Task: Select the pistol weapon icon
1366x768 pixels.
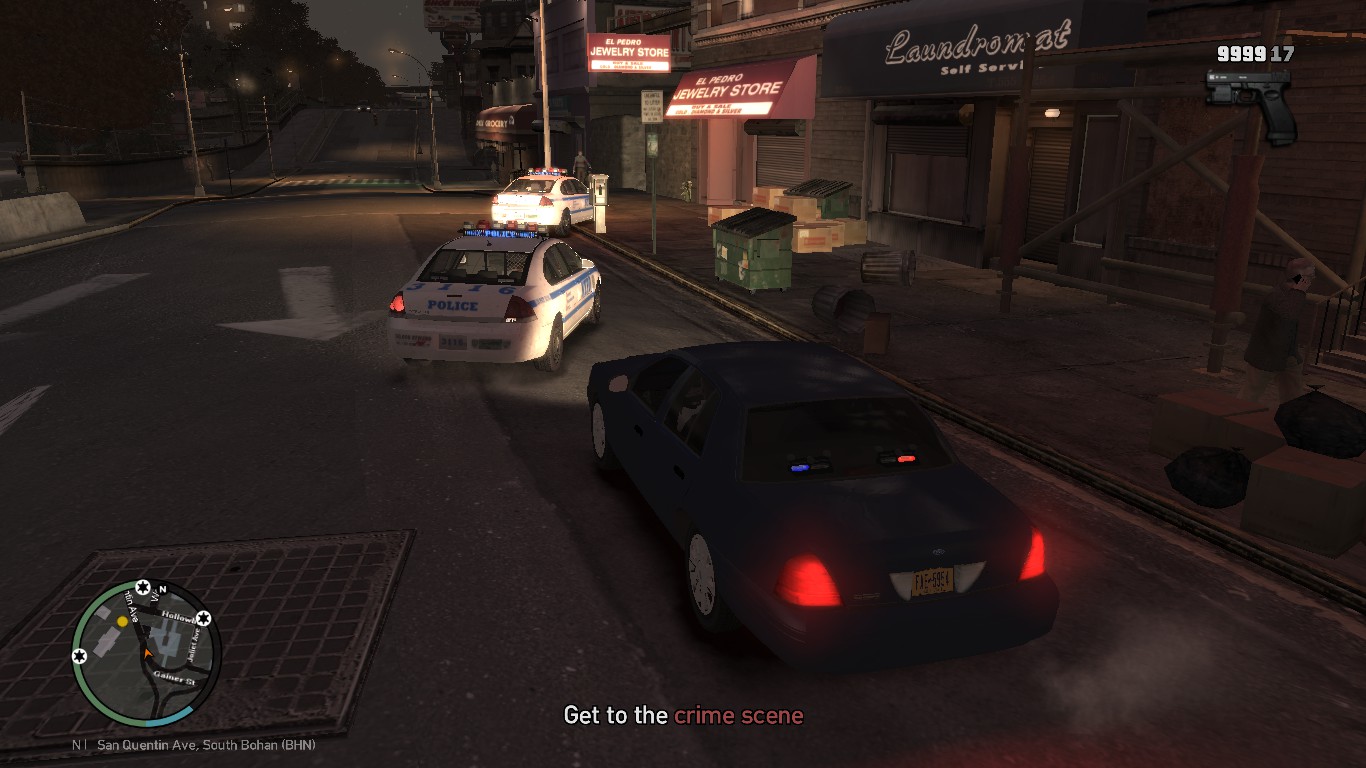Action: [x=1250, y=100]
